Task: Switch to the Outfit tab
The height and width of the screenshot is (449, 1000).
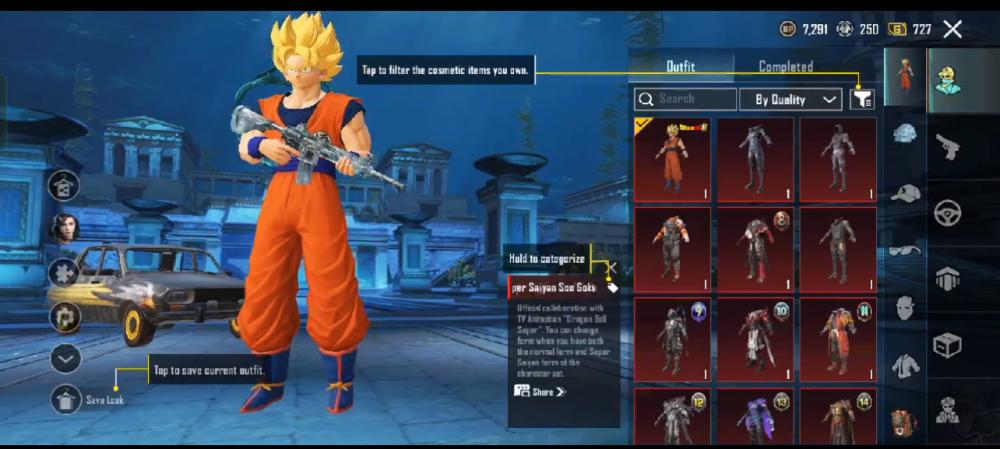Action: [x=681, y=67]
